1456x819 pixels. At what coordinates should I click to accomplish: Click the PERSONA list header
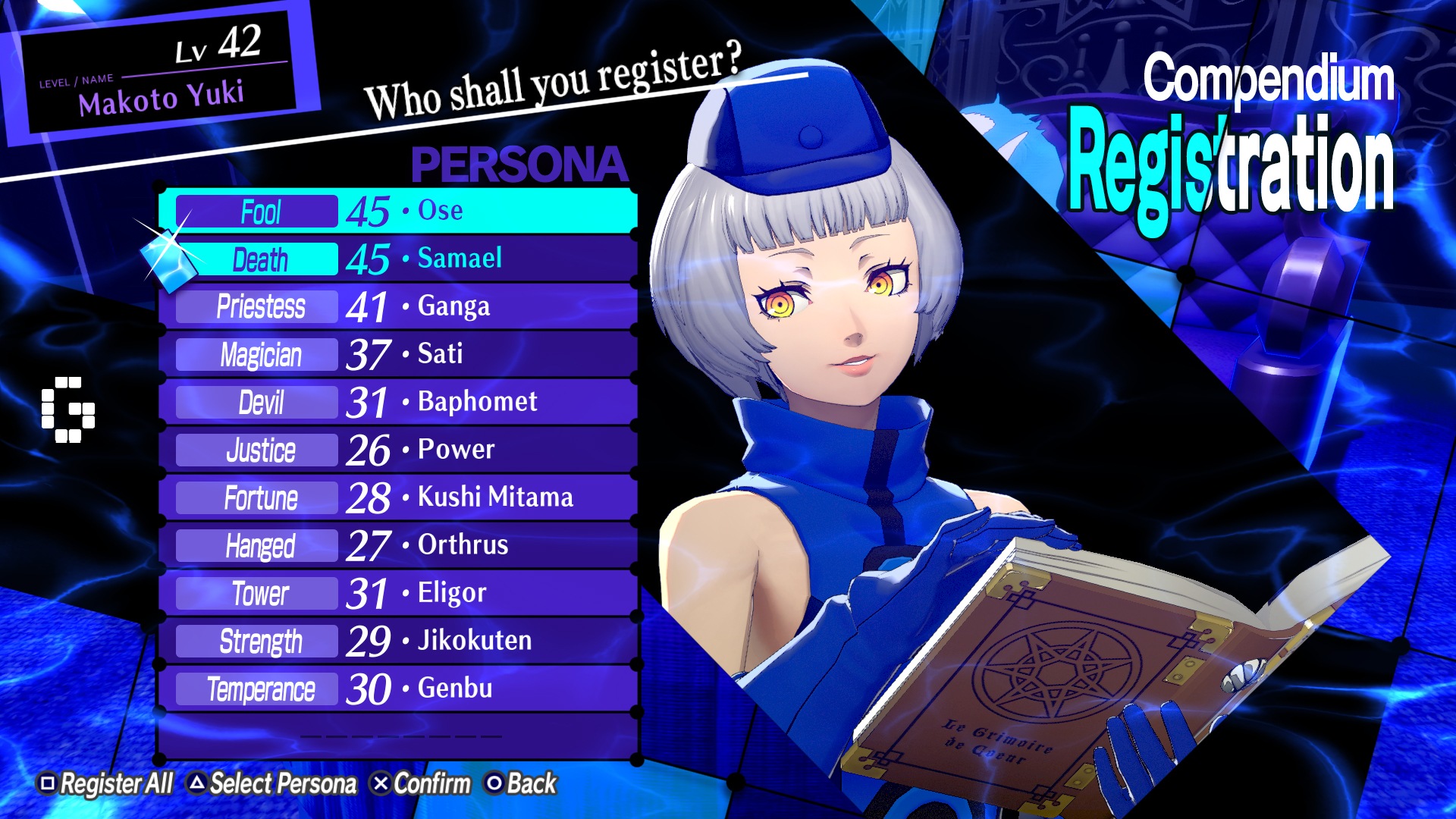click(x=519, y=164)
